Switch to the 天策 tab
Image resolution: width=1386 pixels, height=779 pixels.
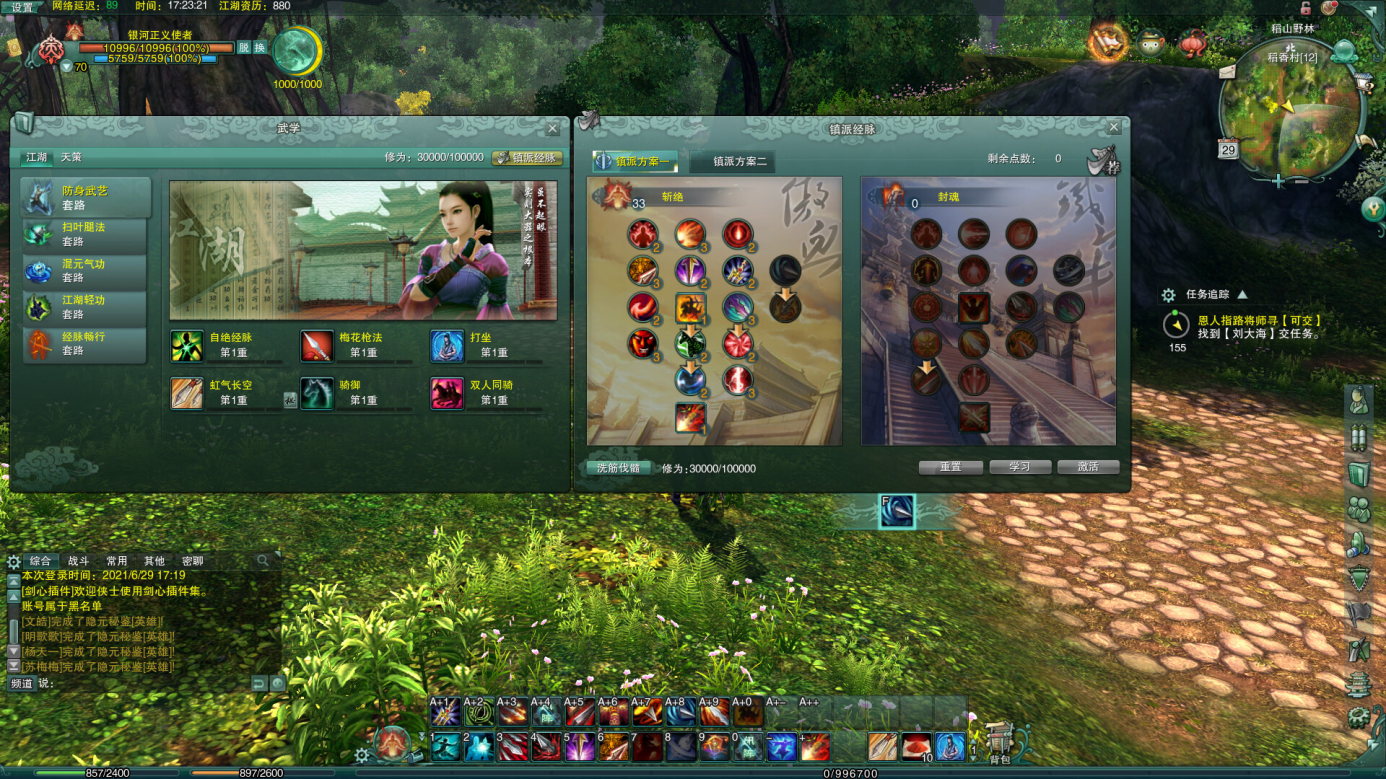71,158
